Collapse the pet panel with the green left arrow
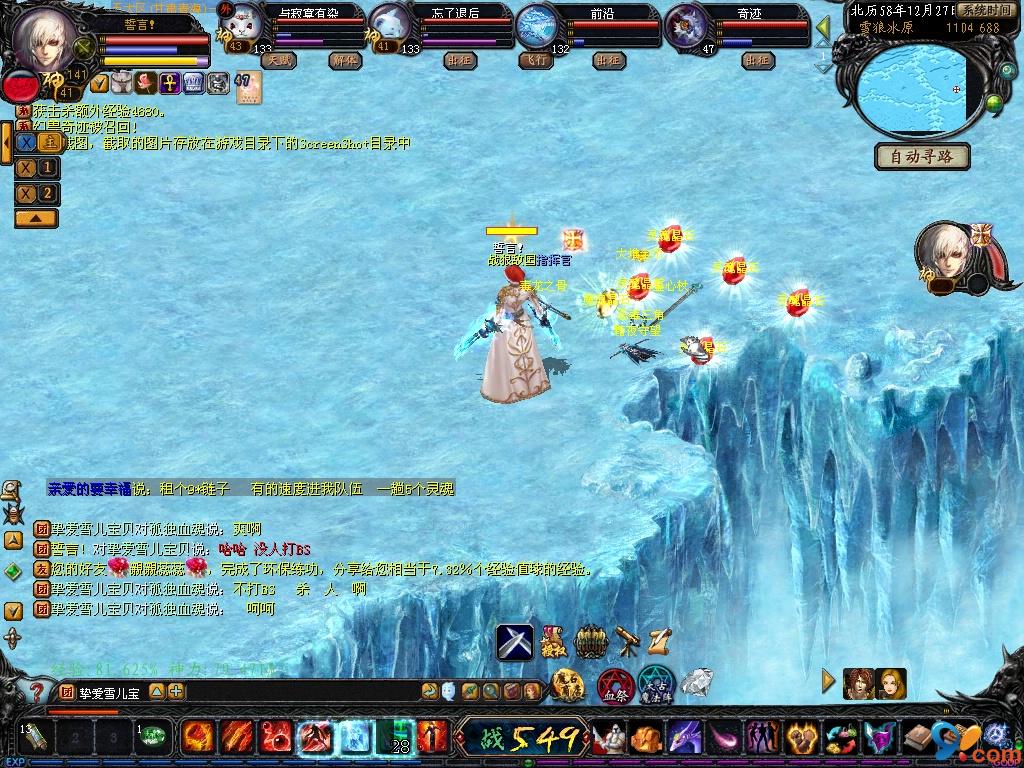The height and width of the screenshot is (768, 1024). coord(824,26)
